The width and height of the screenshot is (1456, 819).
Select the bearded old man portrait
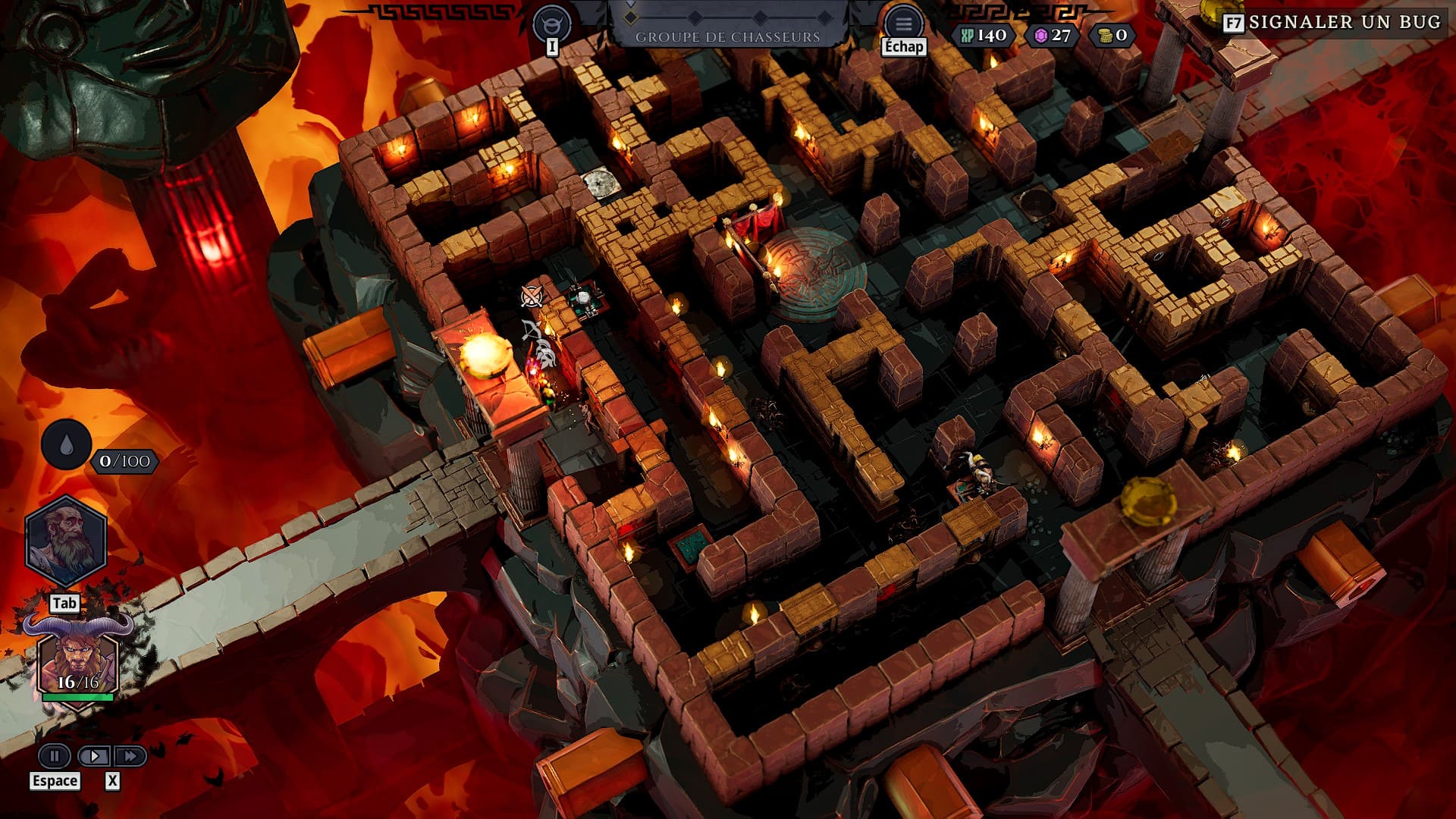click(x=66, y=541)
